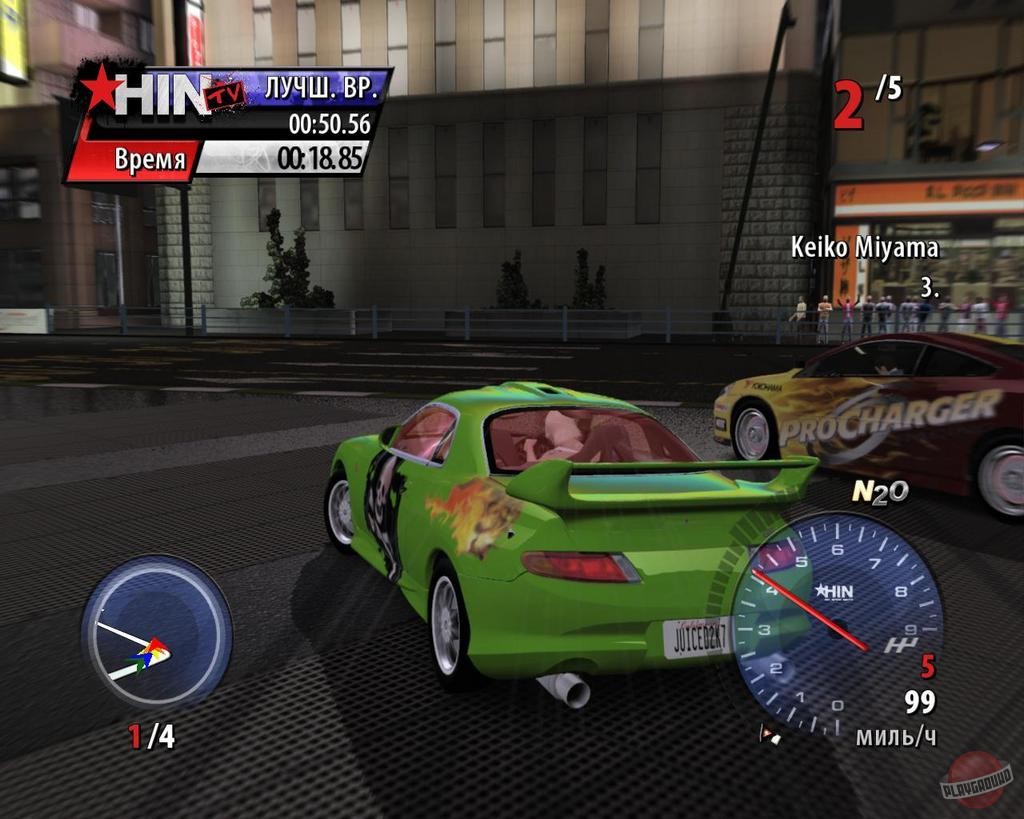Open the Playground watermark logo
1024x819 pixels.
[x=977, y=780]
